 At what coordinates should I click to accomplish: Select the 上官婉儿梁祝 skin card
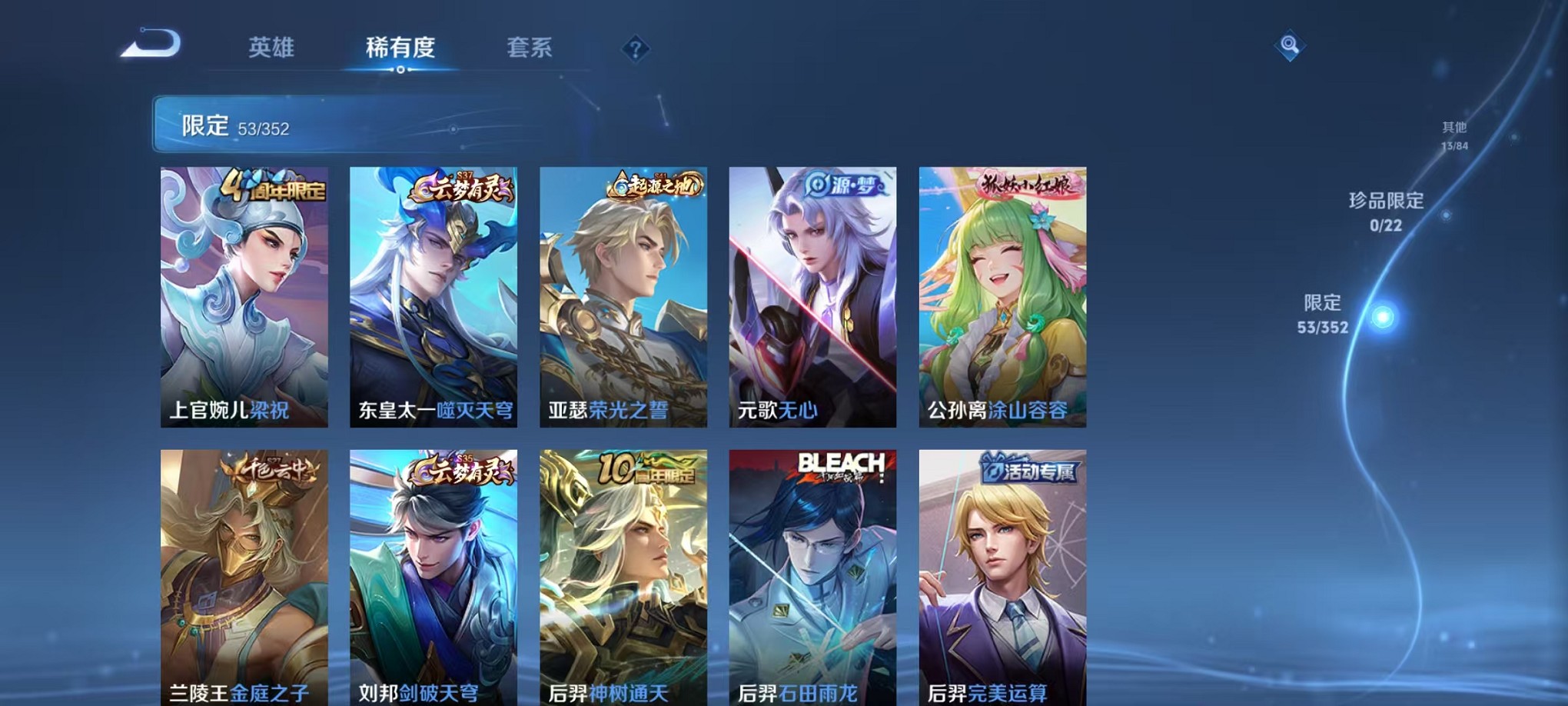pyautogui.click(x=242, y=296)
